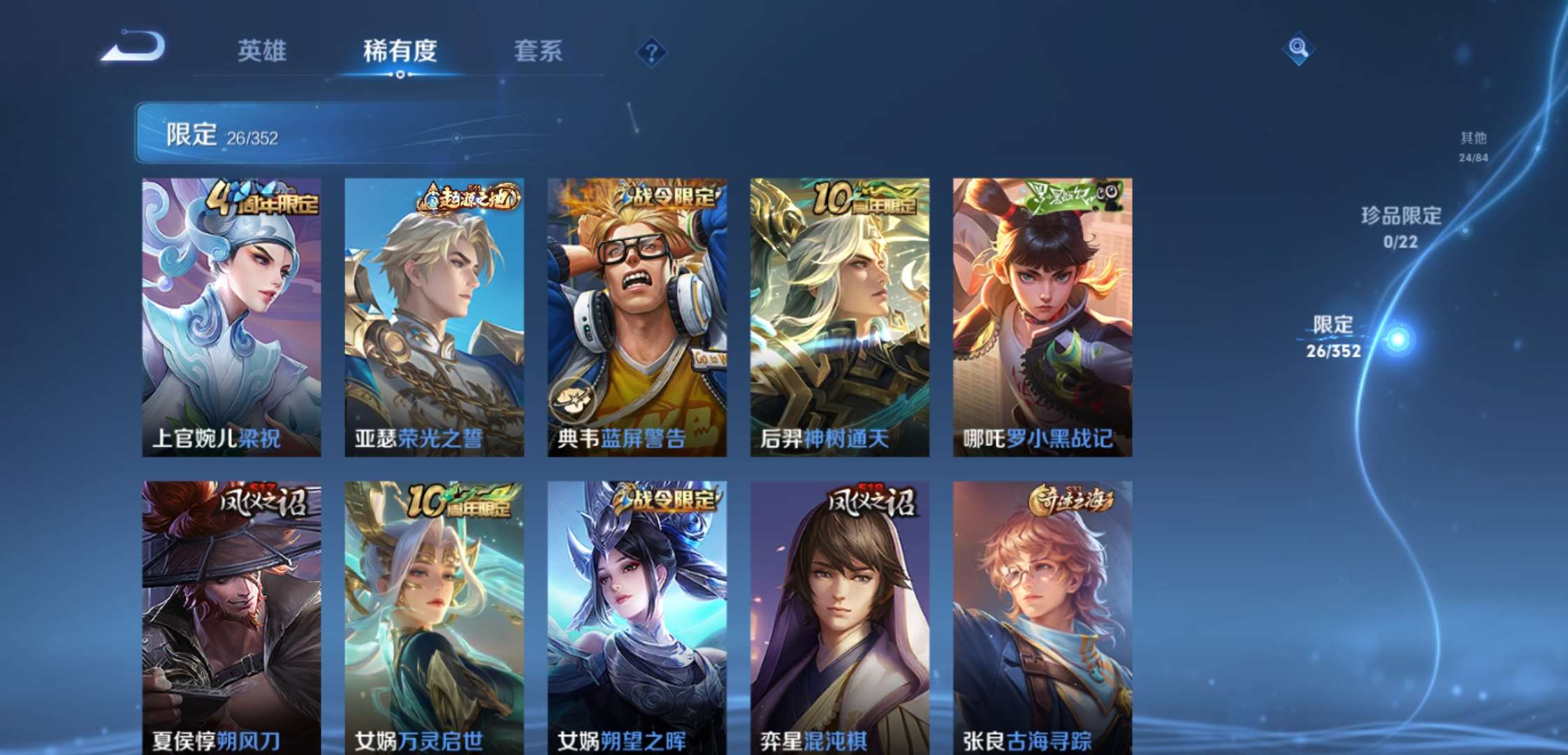
Task: Open the search magnifier icon
Action: tap(1300, 50)
